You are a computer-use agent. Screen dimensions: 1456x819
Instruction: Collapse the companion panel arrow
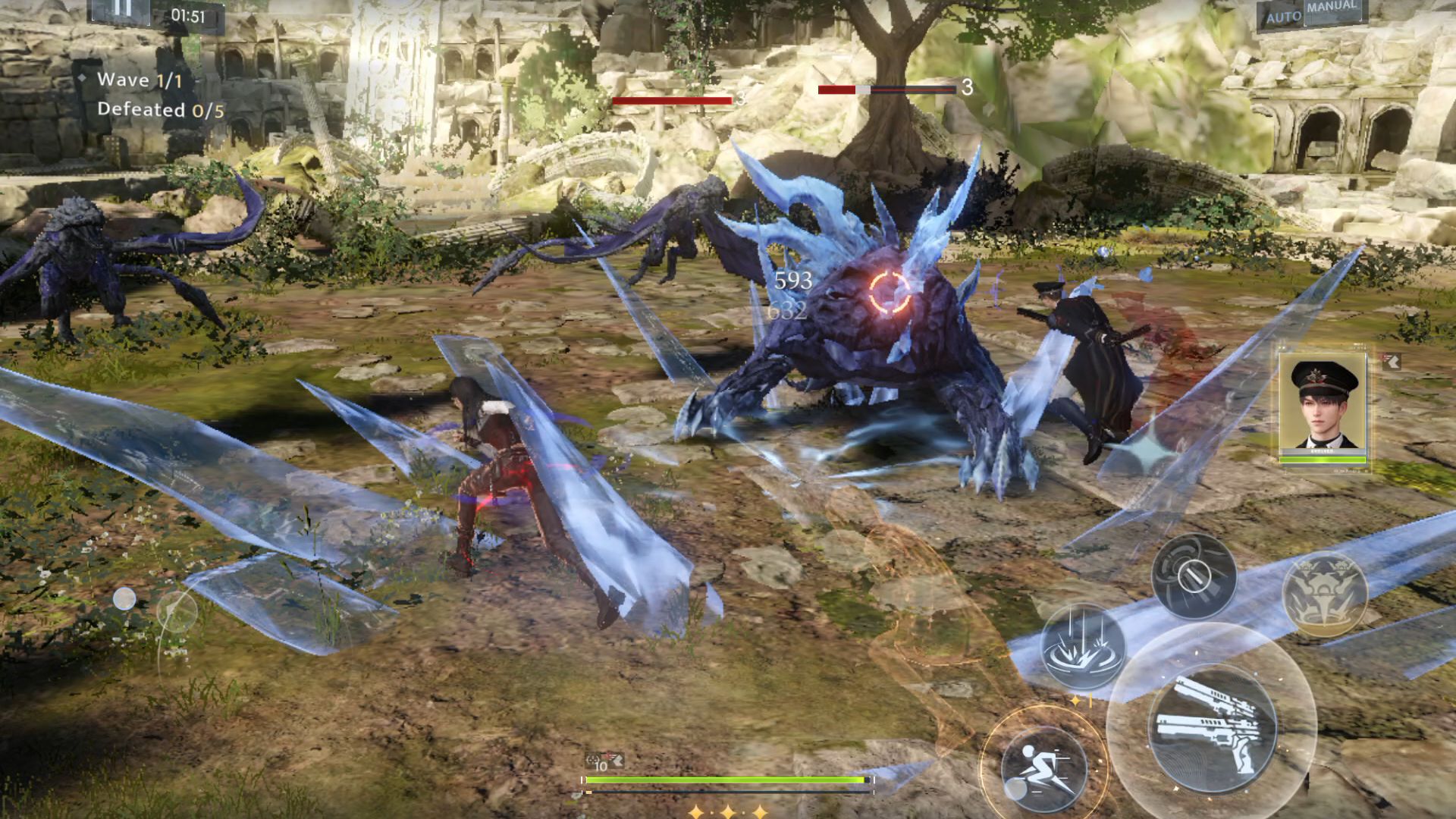tap(1392, 362)
